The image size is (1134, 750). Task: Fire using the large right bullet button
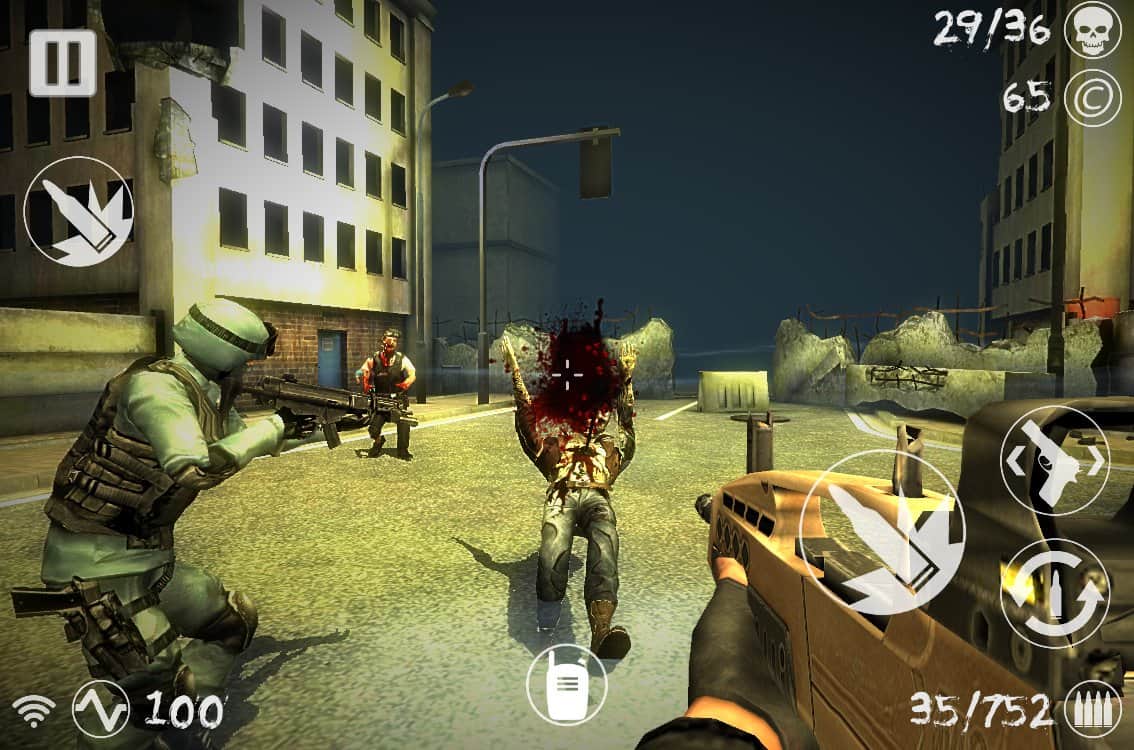tap(881, 532)
